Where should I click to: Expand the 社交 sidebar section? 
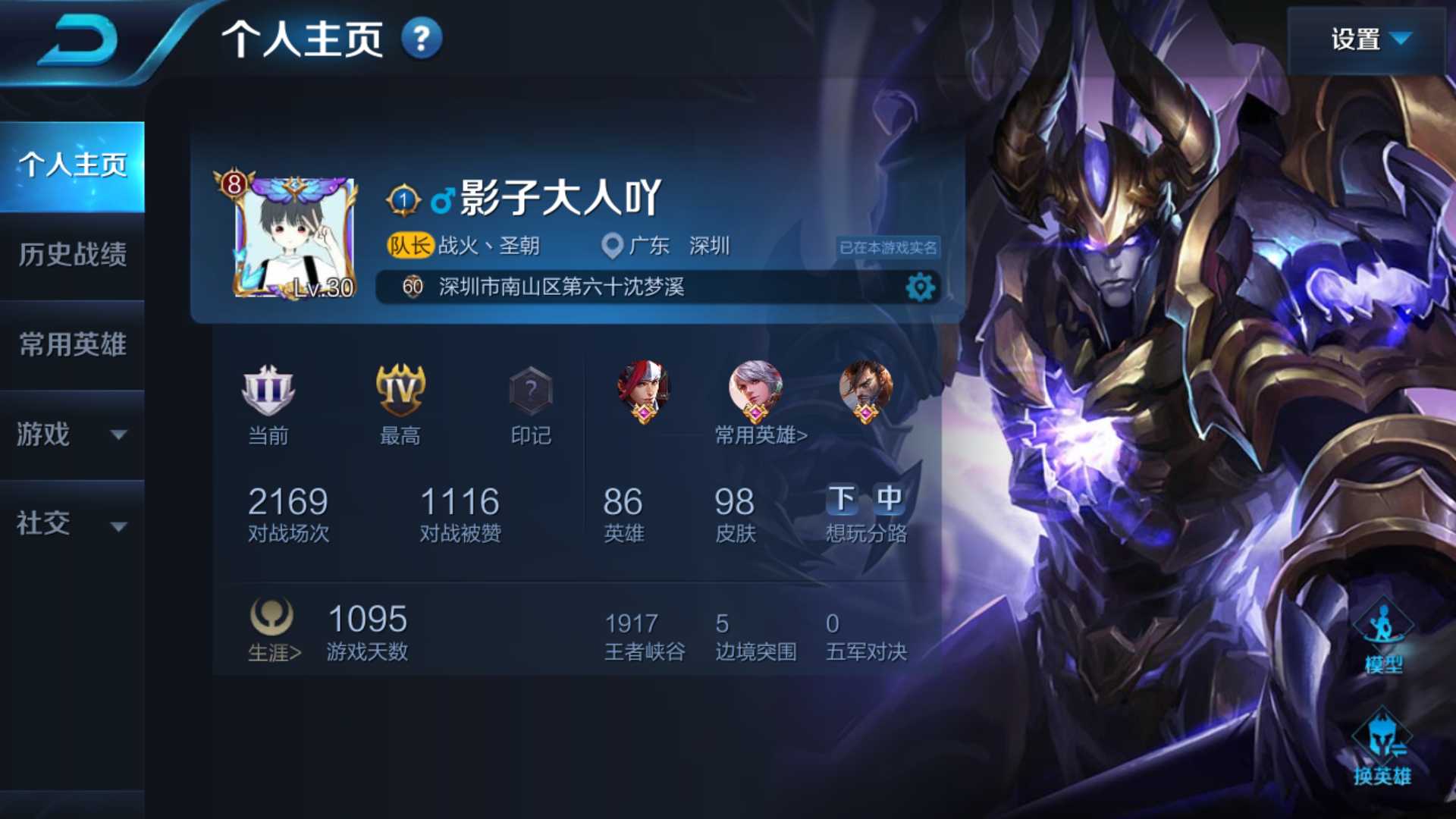point(72,523)
